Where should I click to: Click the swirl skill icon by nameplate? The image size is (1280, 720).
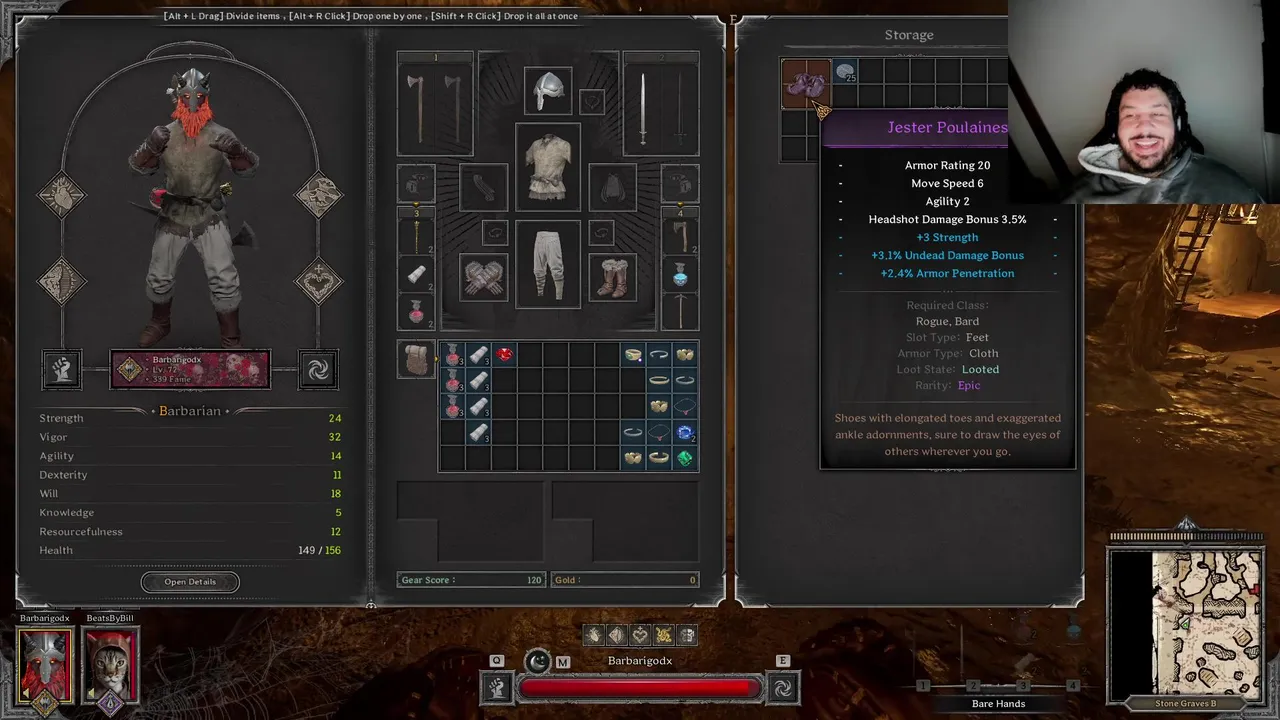click(x=318, y=370)
